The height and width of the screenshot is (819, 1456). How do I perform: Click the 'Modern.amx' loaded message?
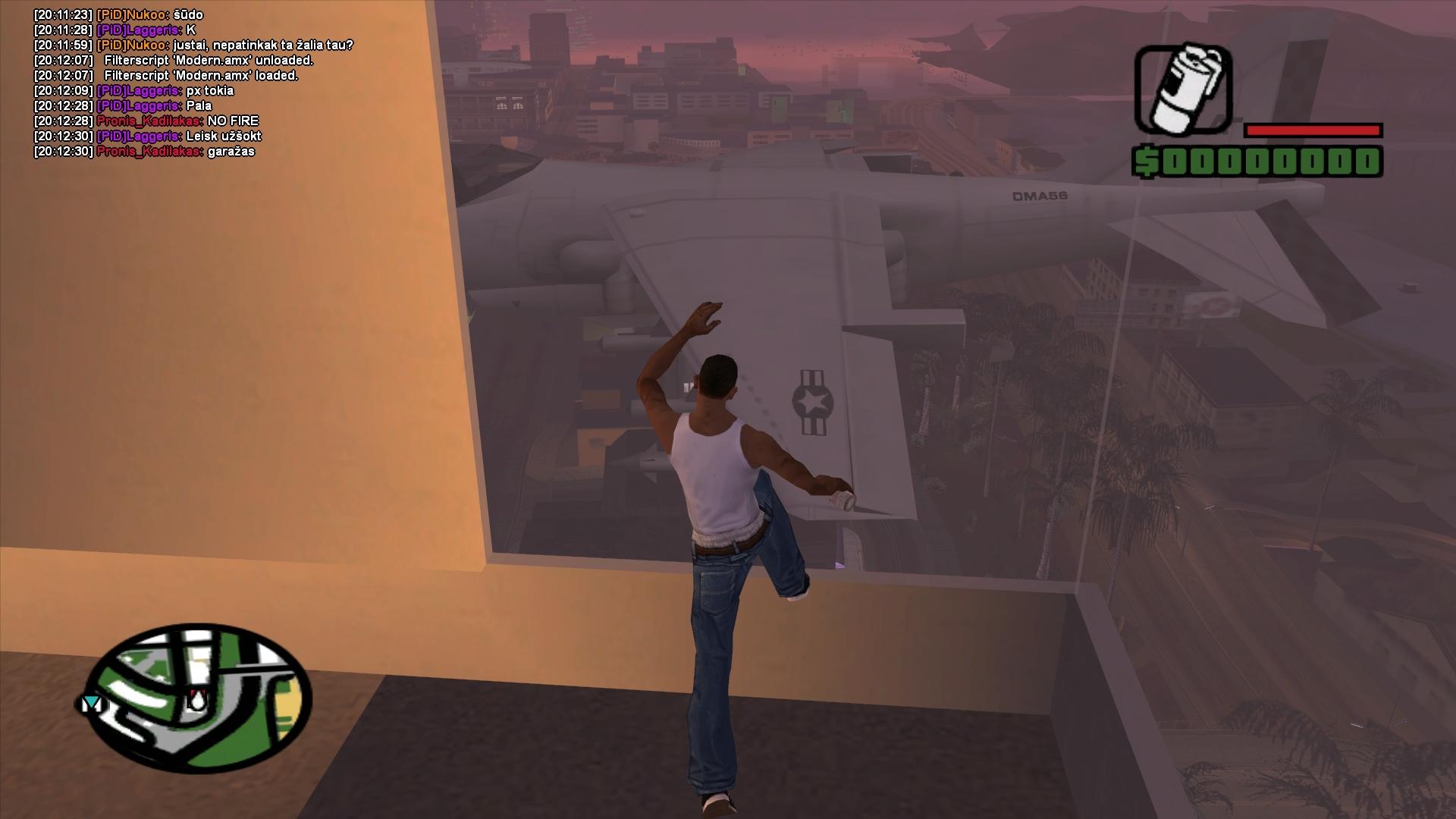click(x=201, y=76)
